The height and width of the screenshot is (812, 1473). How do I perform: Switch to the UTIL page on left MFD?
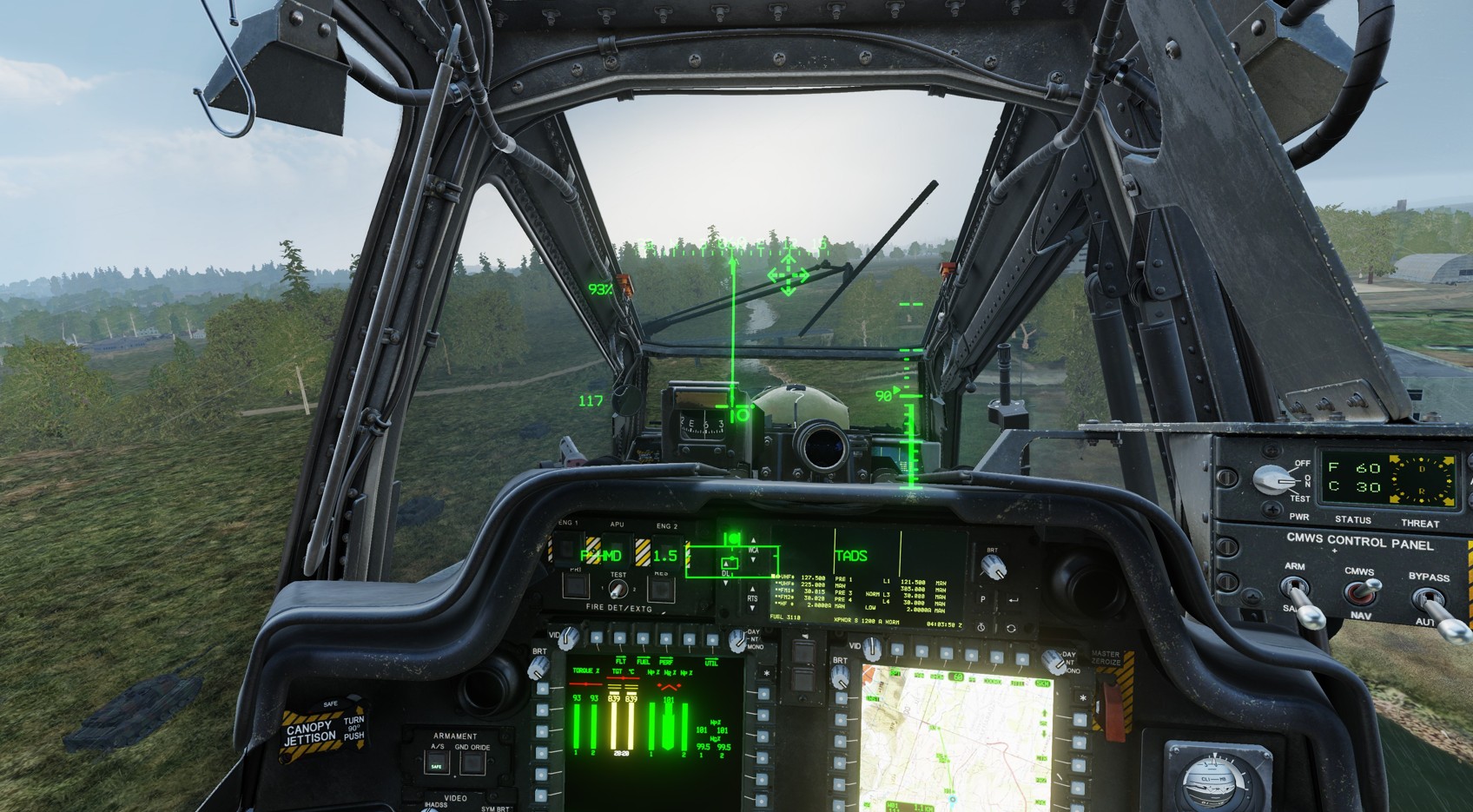coord(712,638)
